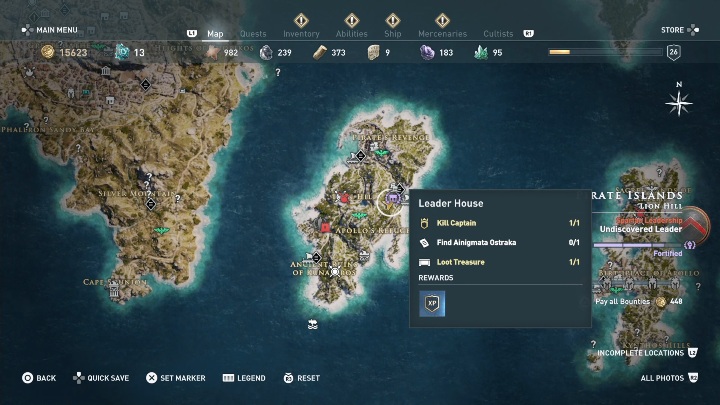Click the compass rose icon
The width and height of the screenshot is (720, 405).
pos(679,102)
